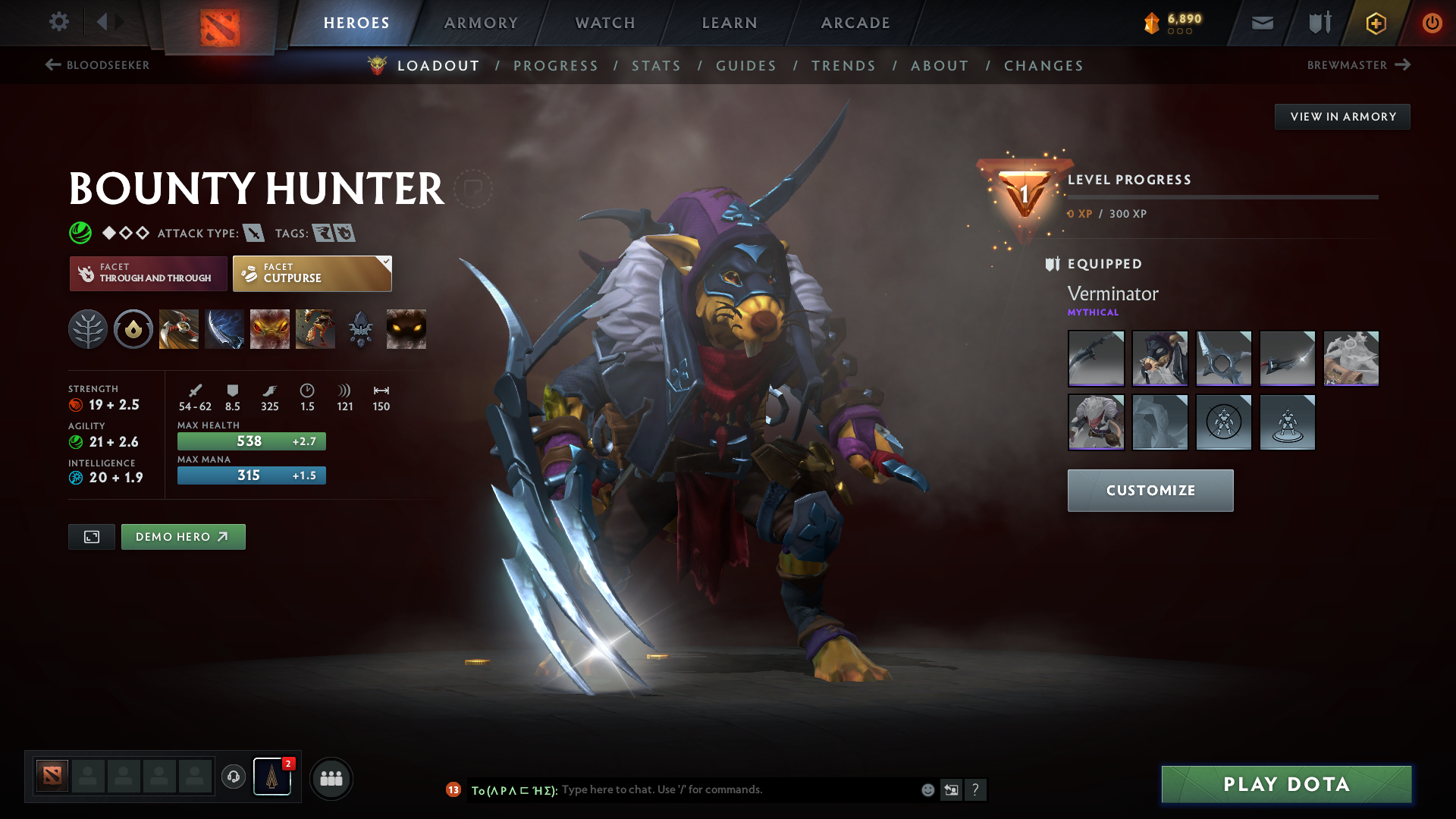Click the Customize button
Viewport: 1456px width, 819px height.
[x=1150, y=490]
